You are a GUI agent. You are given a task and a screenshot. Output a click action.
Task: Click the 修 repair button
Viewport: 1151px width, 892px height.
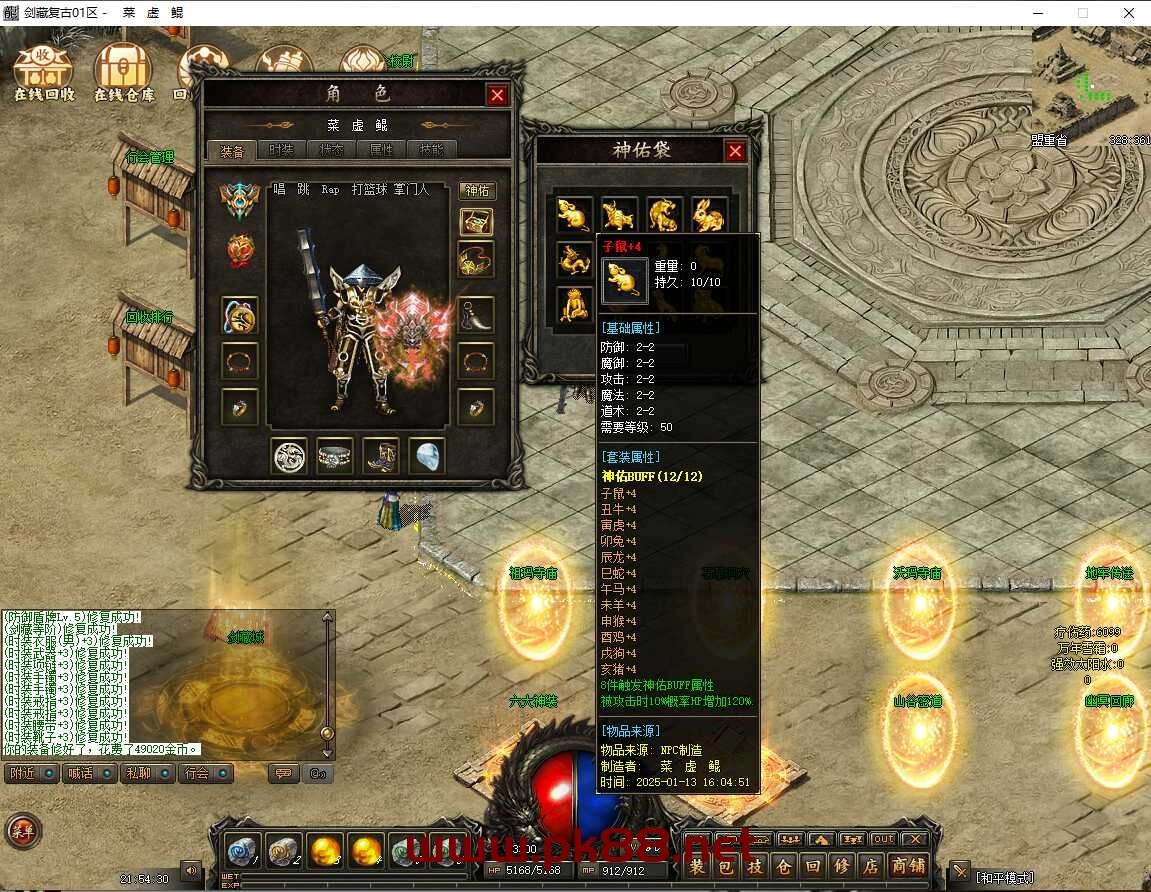click(x=842, y=866)
